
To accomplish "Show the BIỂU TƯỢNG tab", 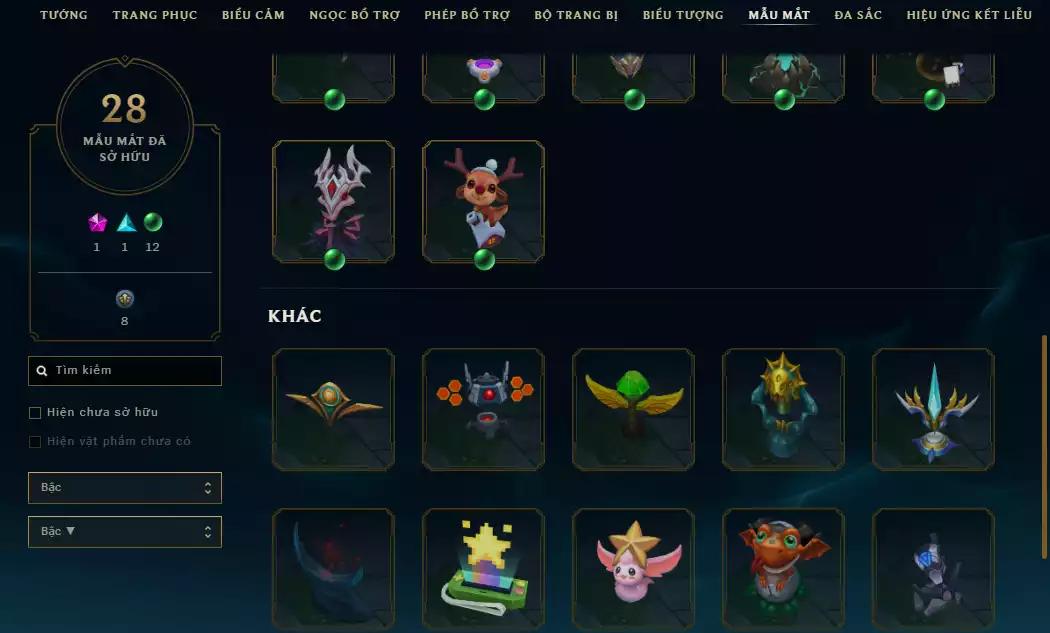I will (683, 15).
